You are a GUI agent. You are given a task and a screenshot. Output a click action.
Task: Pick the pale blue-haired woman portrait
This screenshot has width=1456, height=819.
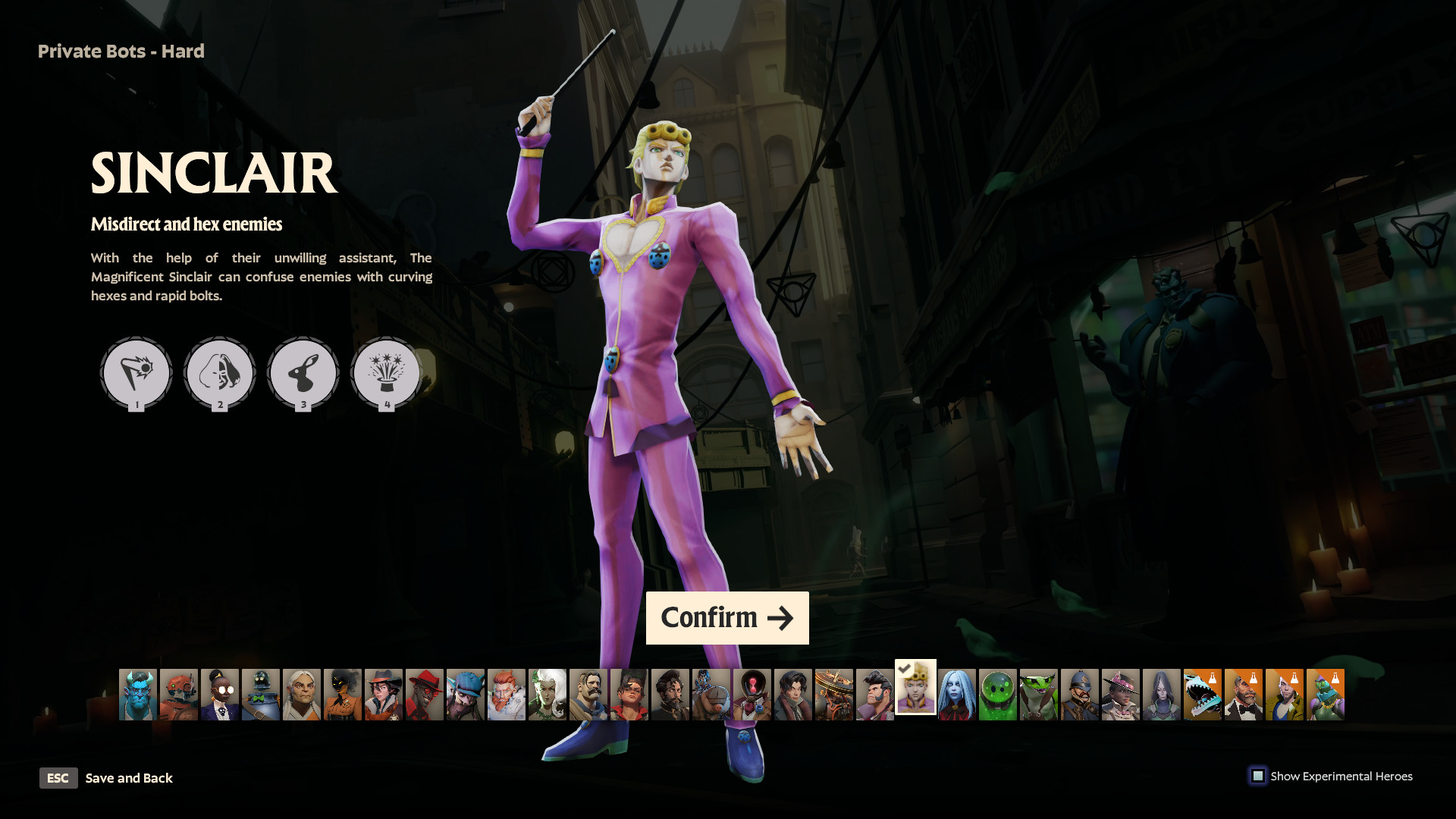957,695
